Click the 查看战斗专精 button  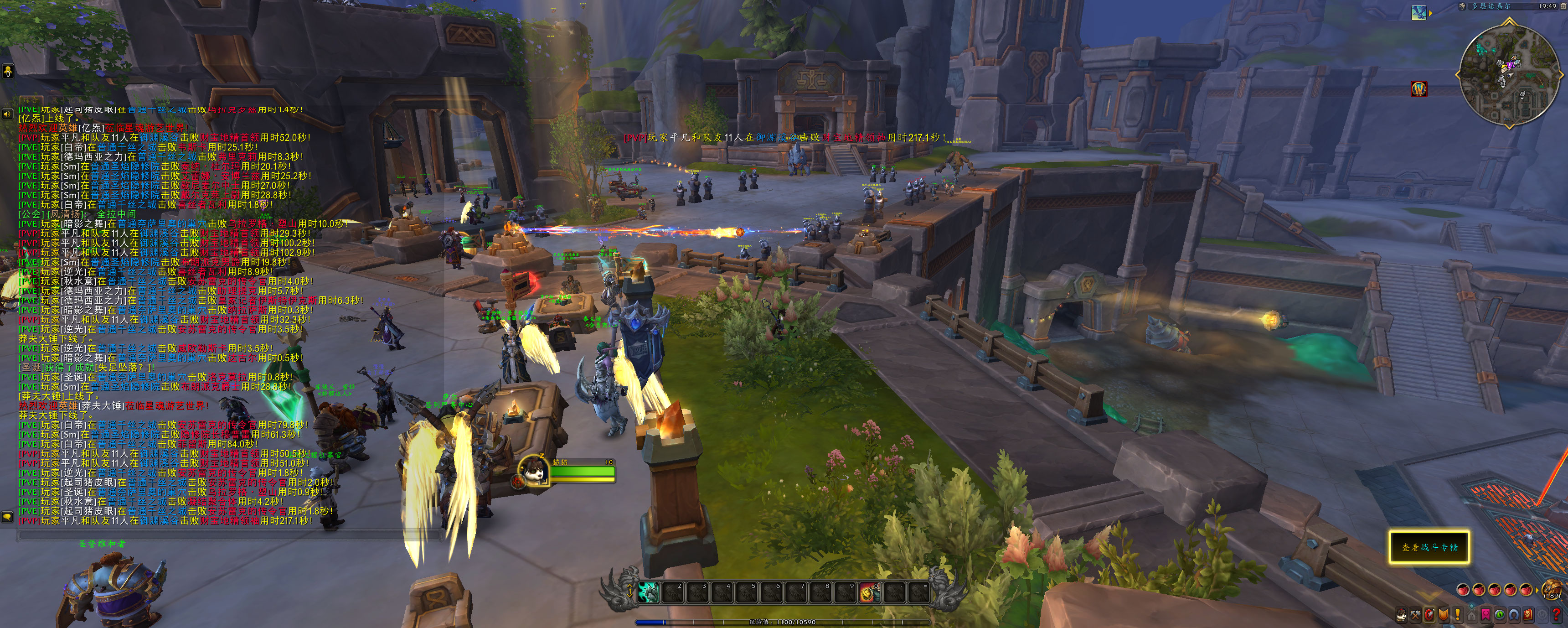1429,547
